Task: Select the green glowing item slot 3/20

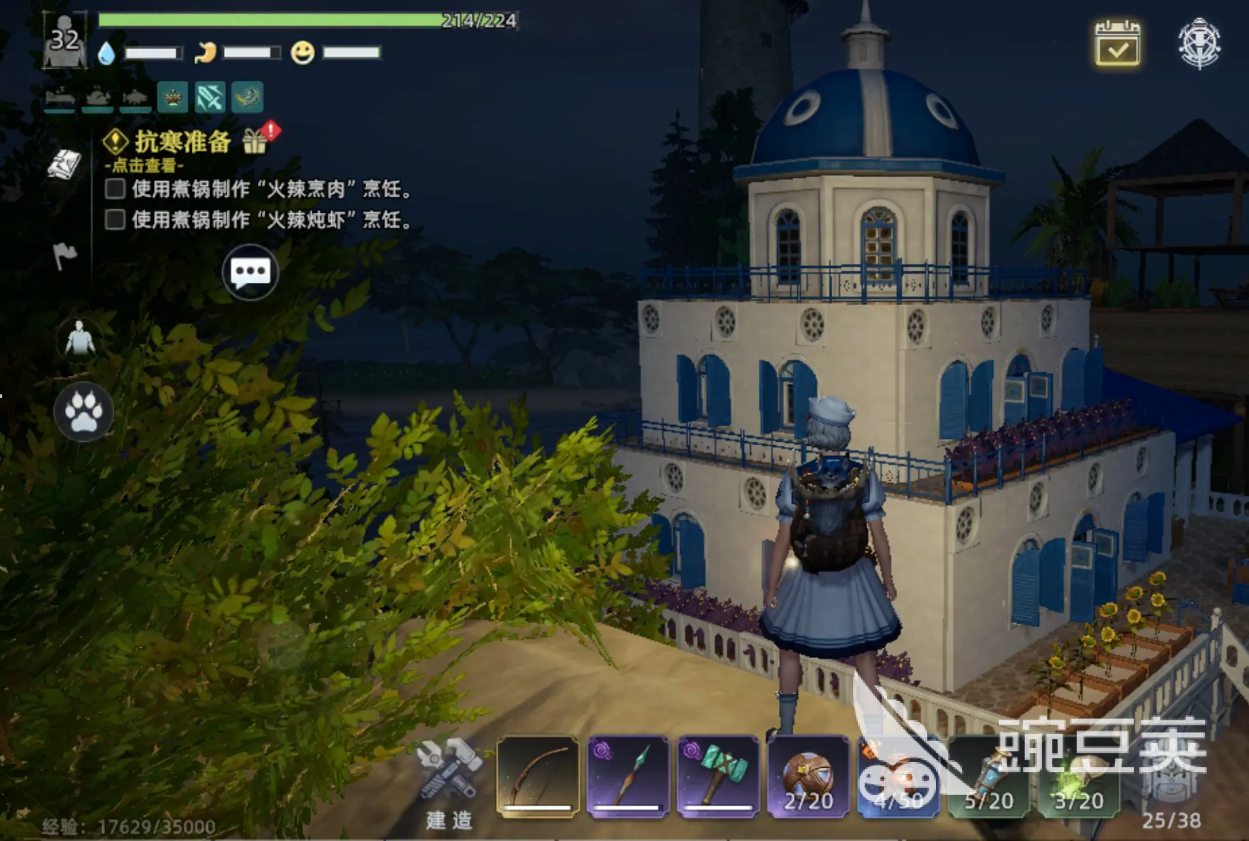Action: (1078, 777)
